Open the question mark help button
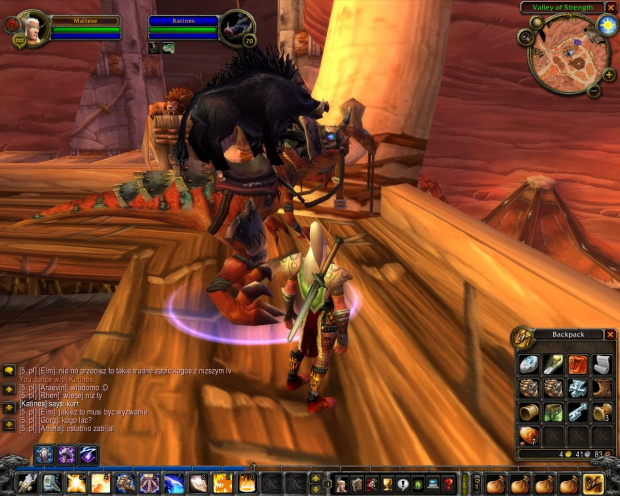620x496 pixels. coord(449,484)
